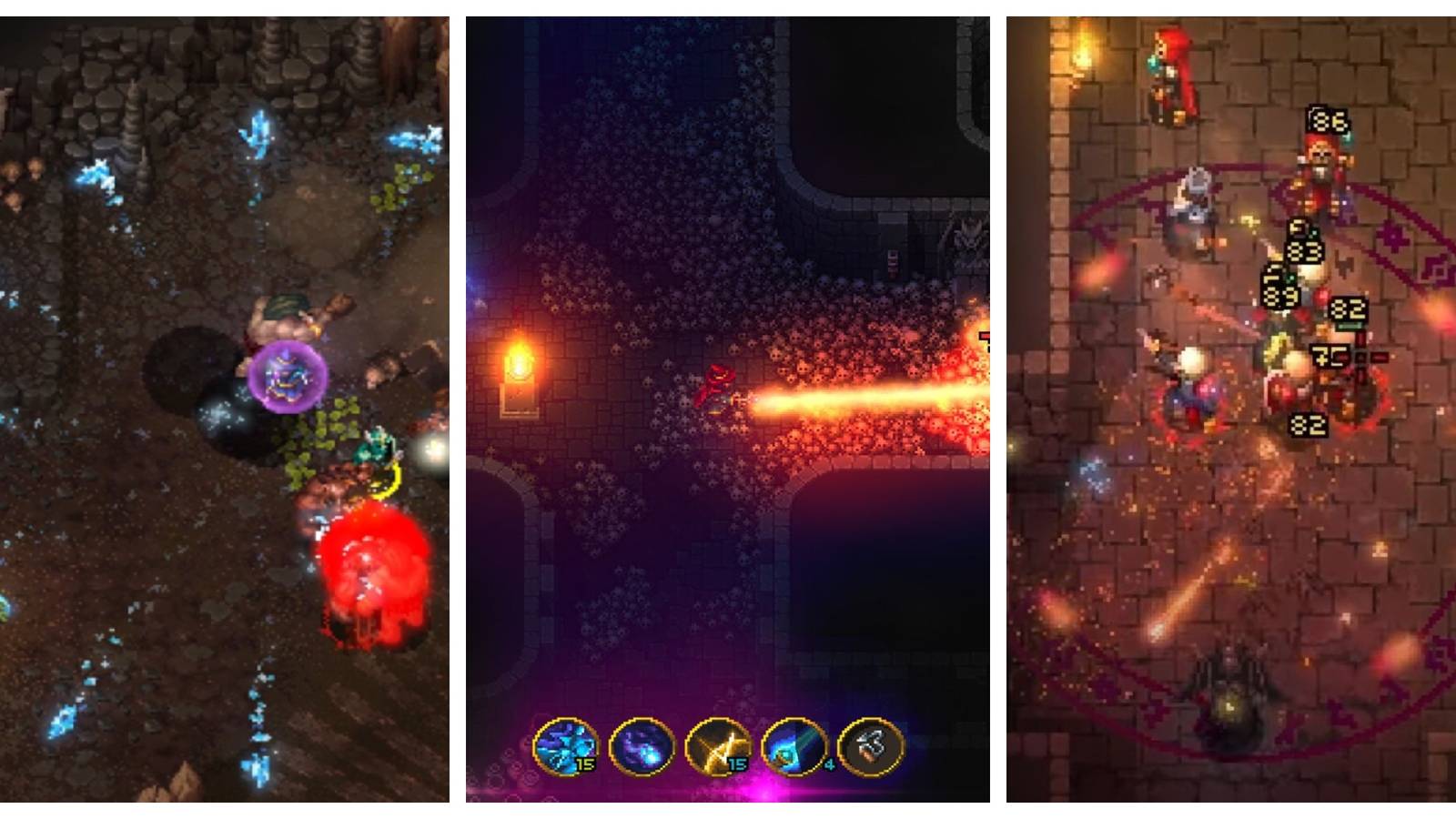Activate the blue lightning dash skill
The width and height of the screenshot is (1456, 819).
(567, 746)
